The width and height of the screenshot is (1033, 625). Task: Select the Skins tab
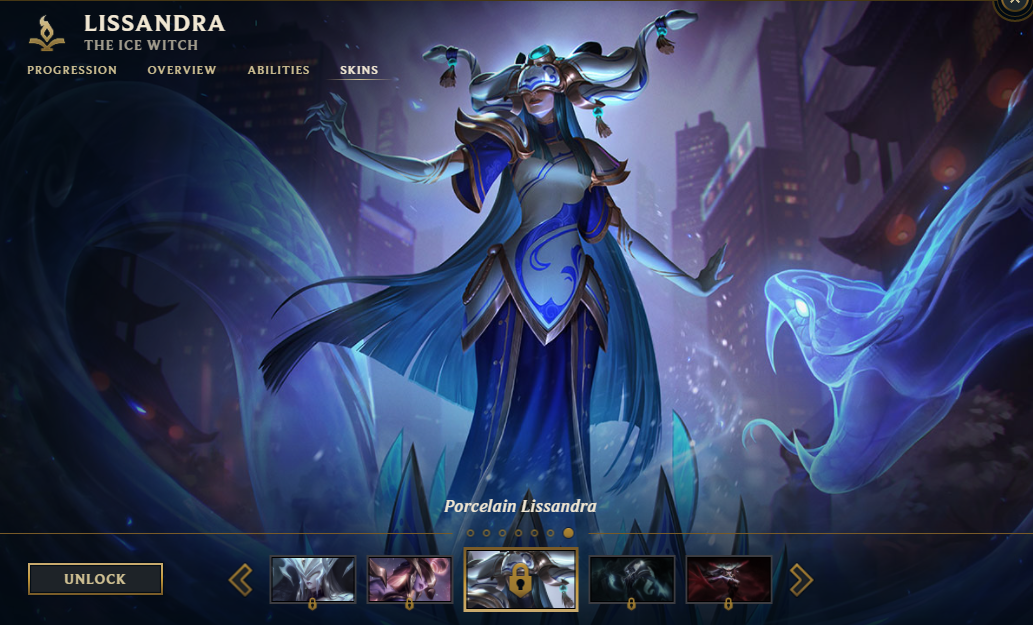point(359,70)
